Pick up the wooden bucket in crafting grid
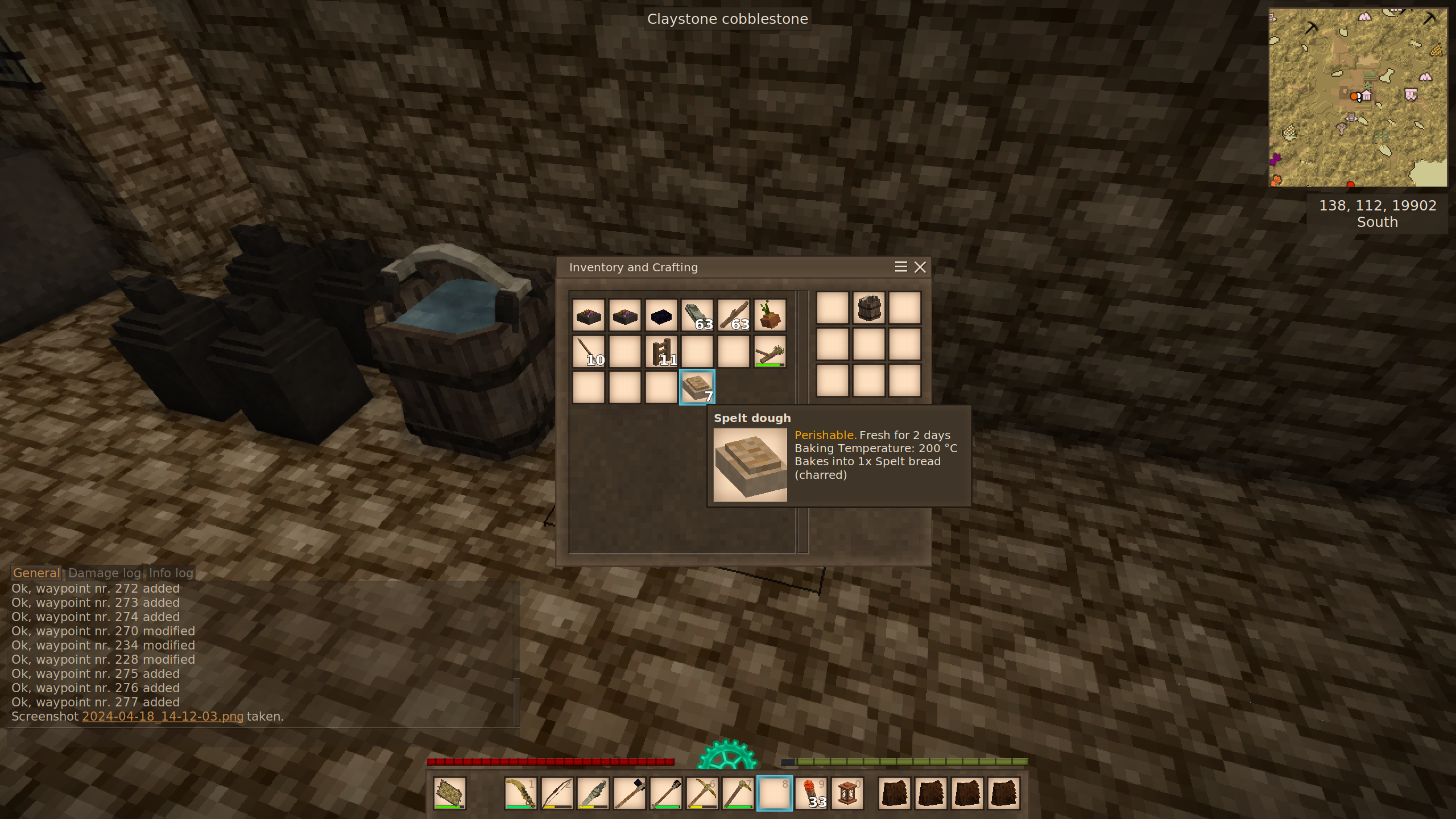The width and height of the screenshot is (1456, 819). (x=868, y=308)
